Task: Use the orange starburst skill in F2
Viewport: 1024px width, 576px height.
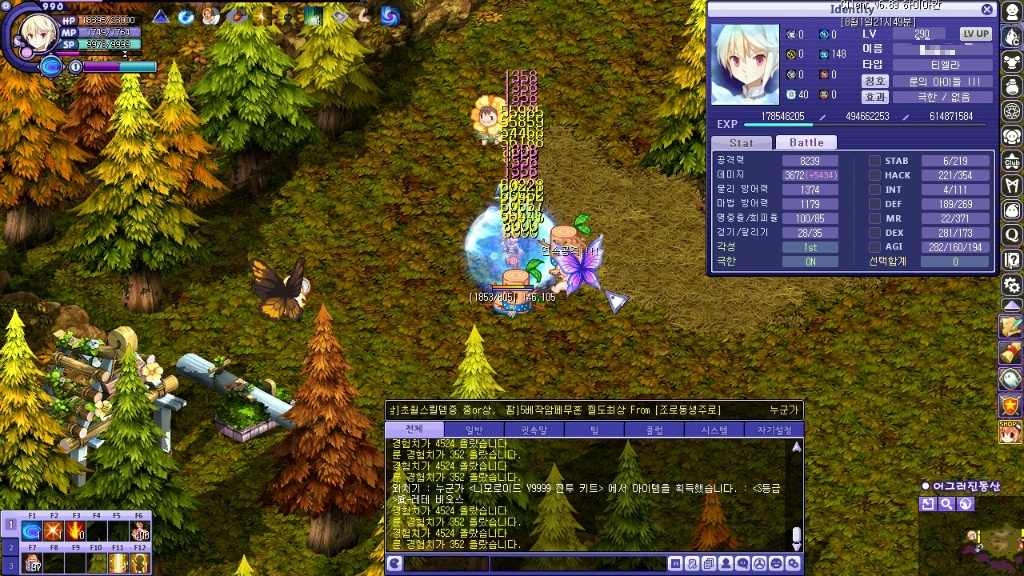Action: [x=53, y=531]
